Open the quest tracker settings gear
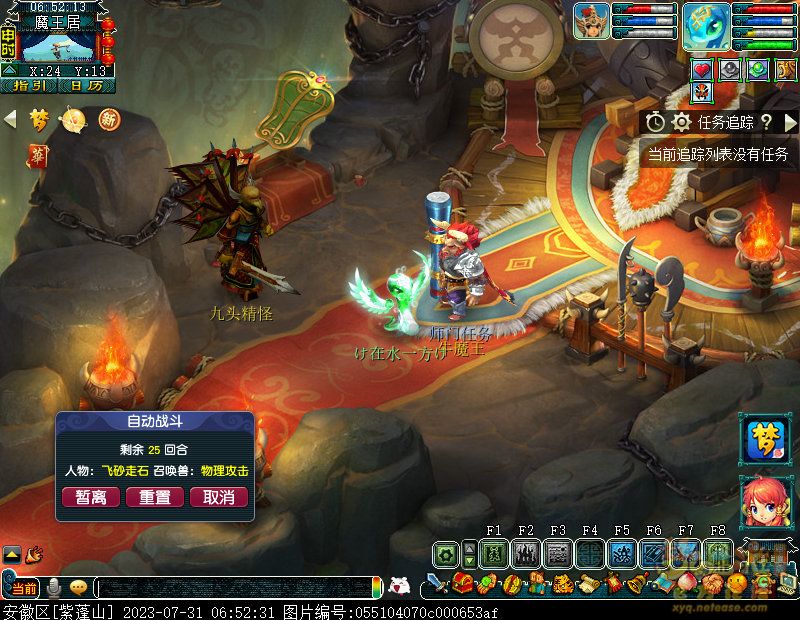 click(x=682, y=122)
